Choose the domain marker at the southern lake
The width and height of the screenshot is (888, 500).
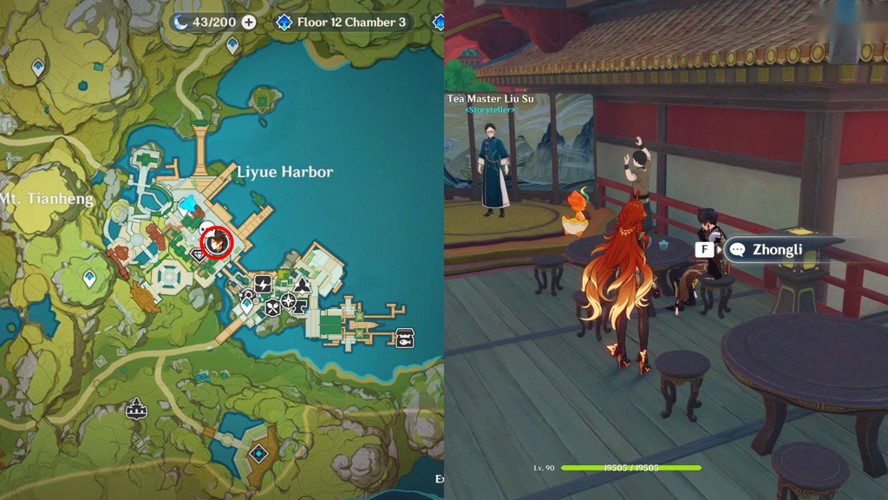pos(259,453)
